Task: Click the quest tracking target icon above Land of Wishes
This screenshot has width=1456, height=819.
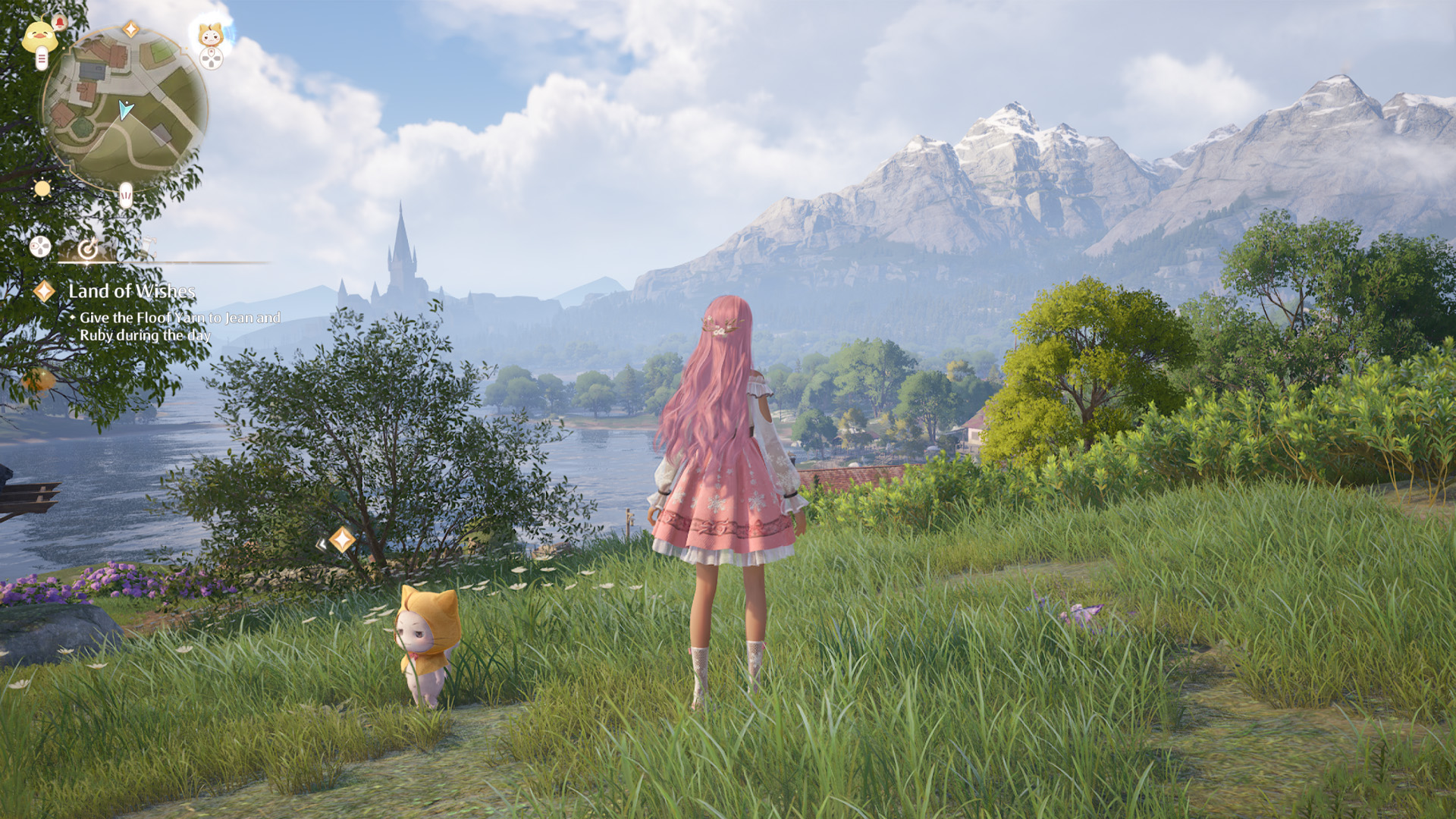Action: tap(89, 249)
